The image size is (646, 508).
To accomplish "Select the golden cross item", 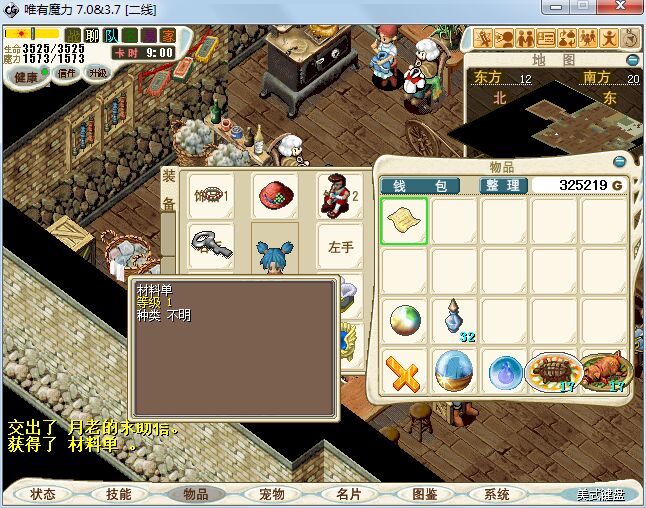I will (404, 372).
